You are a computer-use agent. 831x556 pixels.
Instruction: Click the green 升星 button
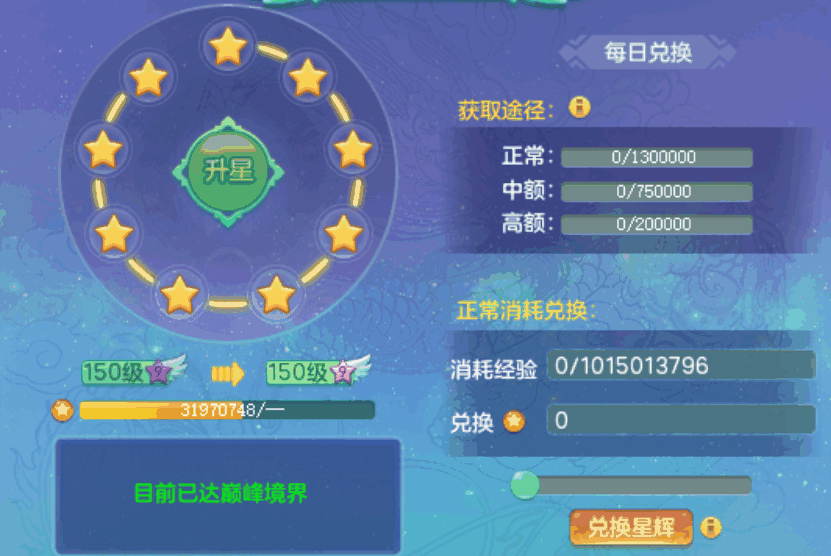coord(229,171)
